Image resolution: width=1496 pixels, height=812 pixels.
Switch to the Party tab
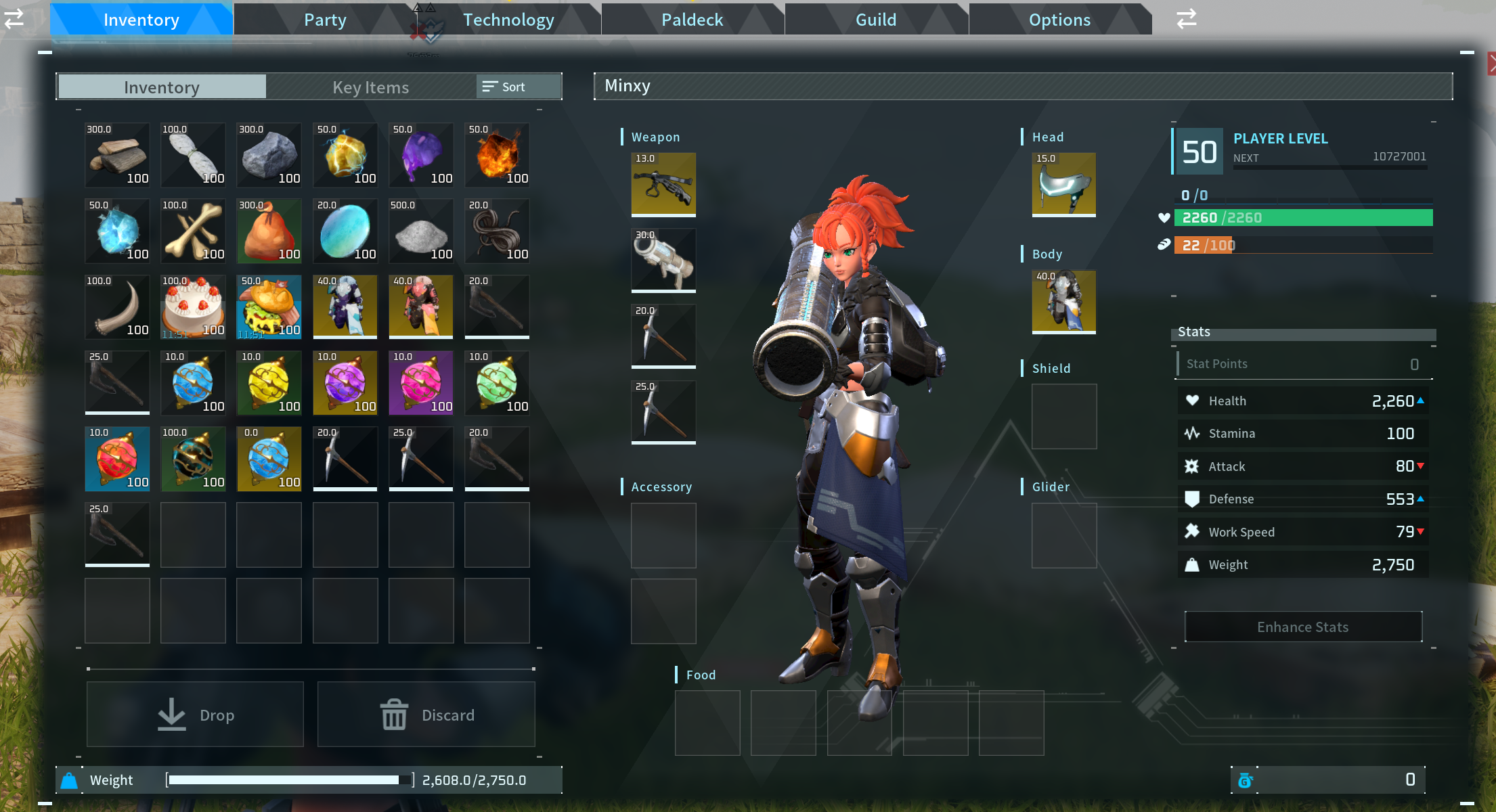point(325,20)
